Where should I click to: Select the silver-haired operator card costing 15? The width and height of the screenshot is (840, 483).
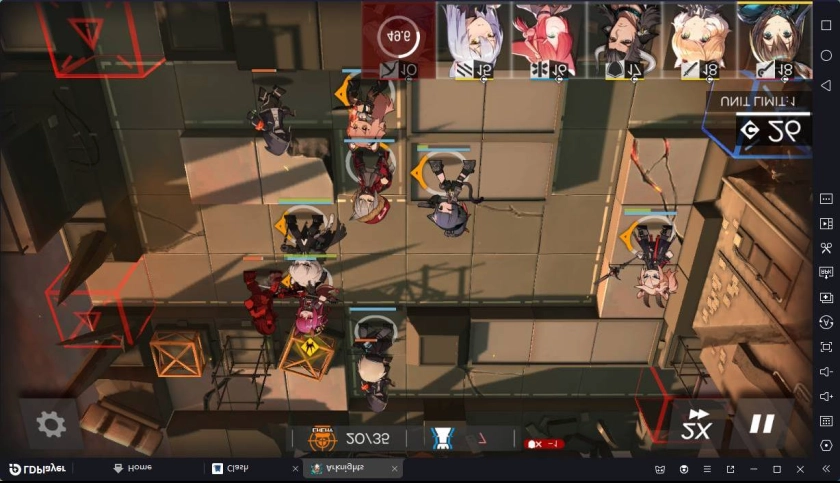coord(474,40)
